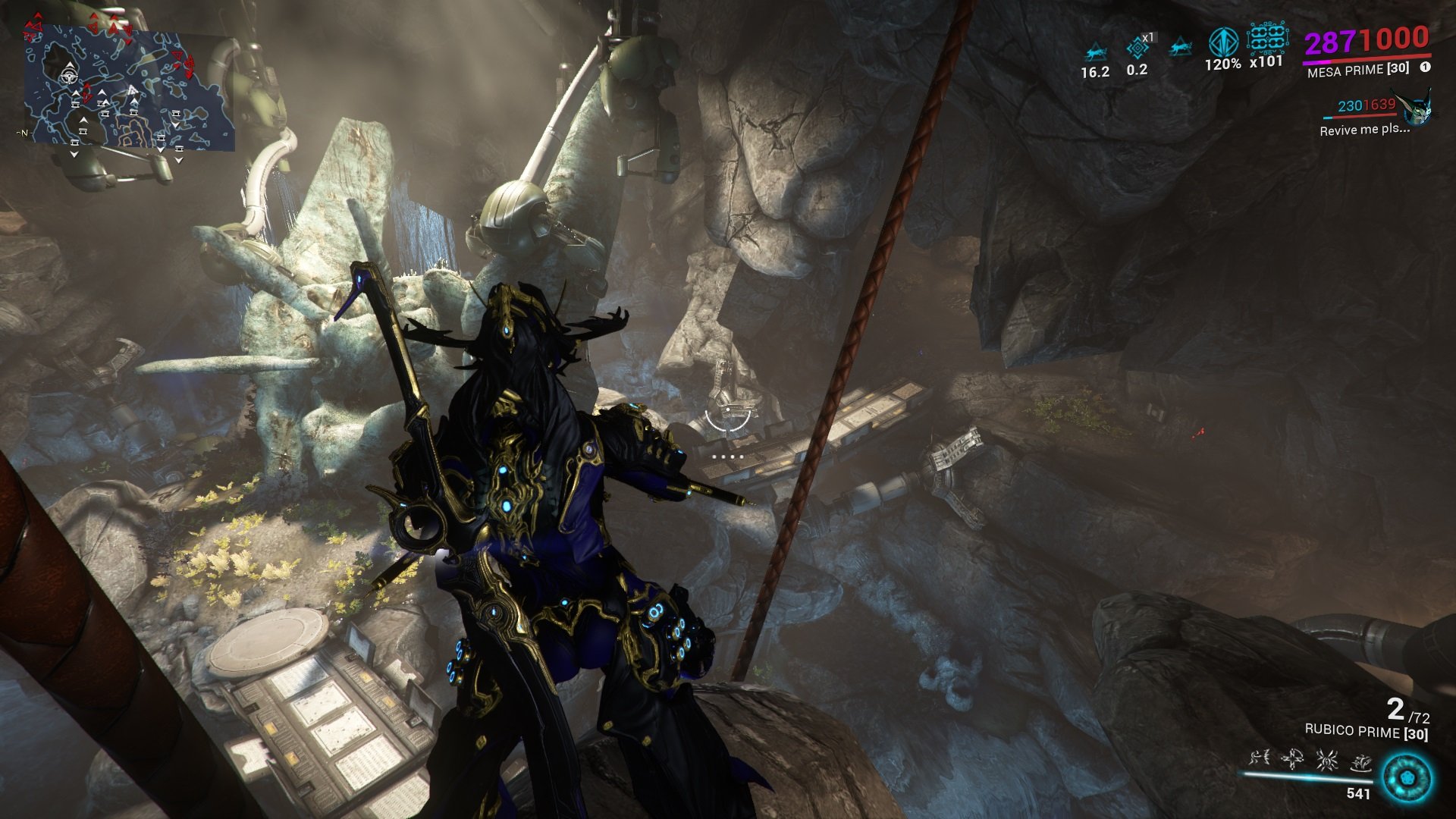Viewport: 1456px width, 819px height.
Task: Click the beast buff icon showing 16.2
Action: pos(1094,52)
